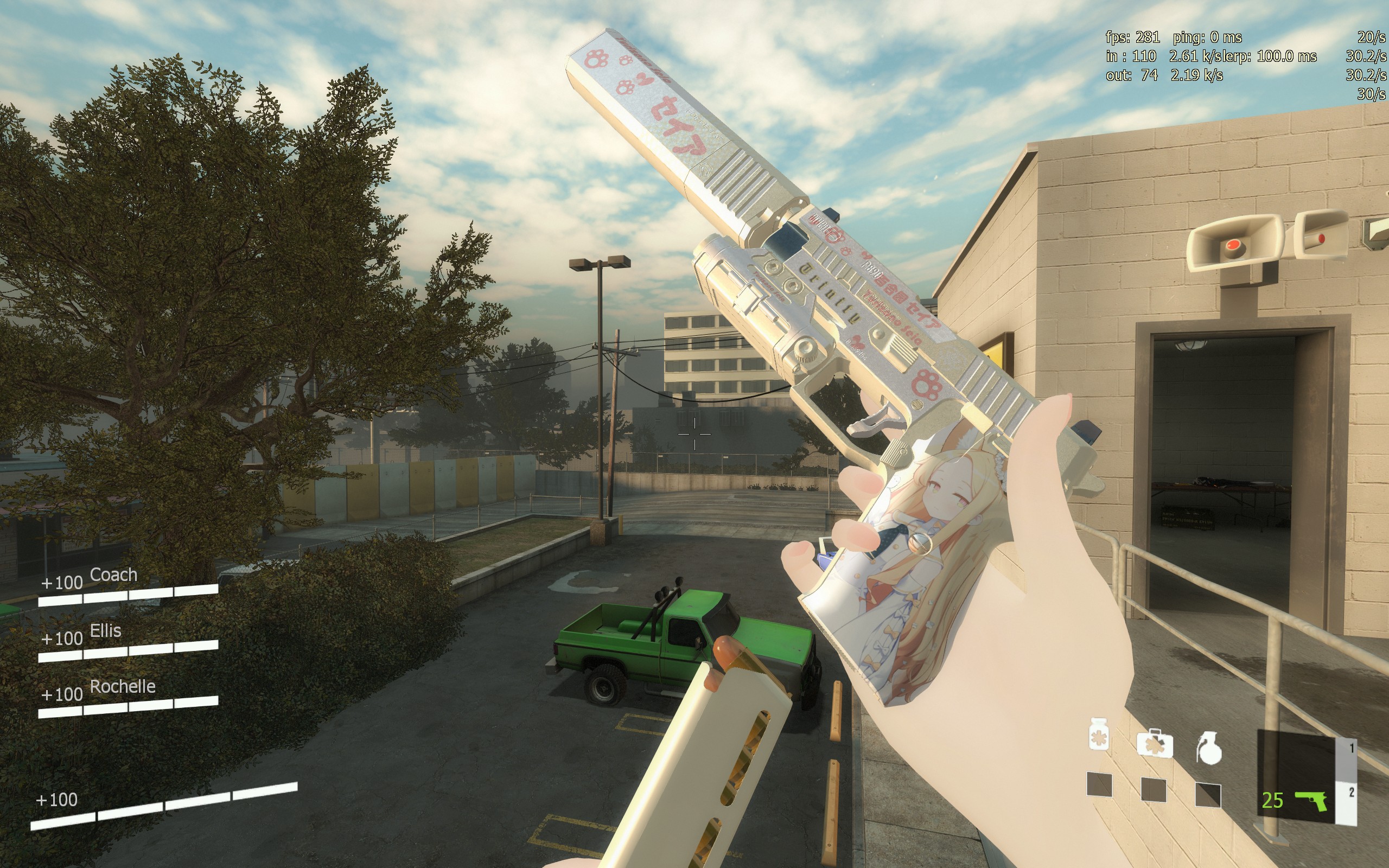The height and width of the screenshot is (868, 1389).
Task: Choose the green pistol weapon icon
Action: point(1311,799)
